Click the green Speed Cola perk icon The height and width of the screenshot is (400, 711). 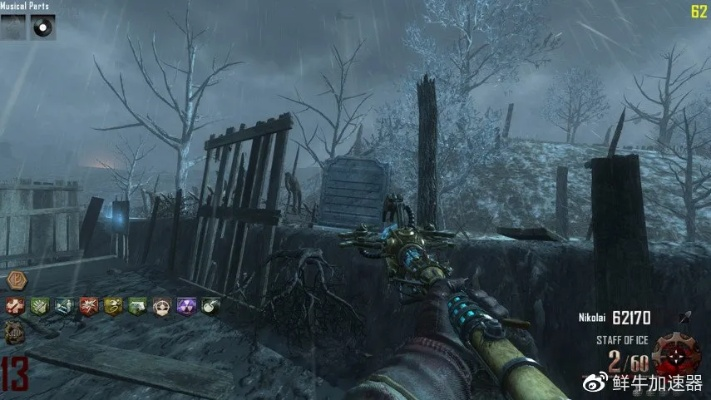click(x=136, y=306)
